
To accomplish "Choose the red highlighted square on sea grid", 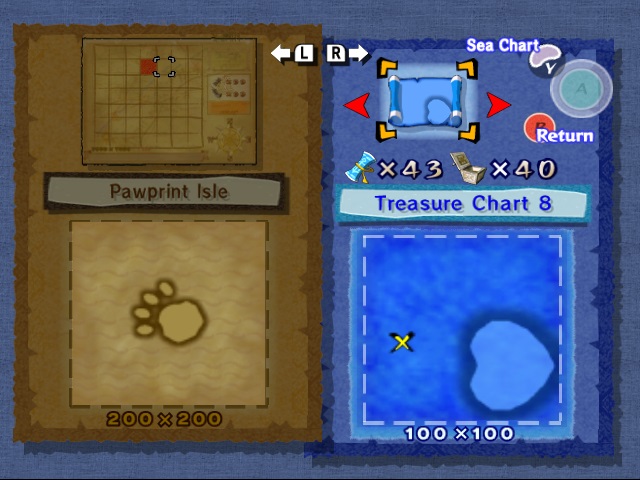I will [149, 67].
